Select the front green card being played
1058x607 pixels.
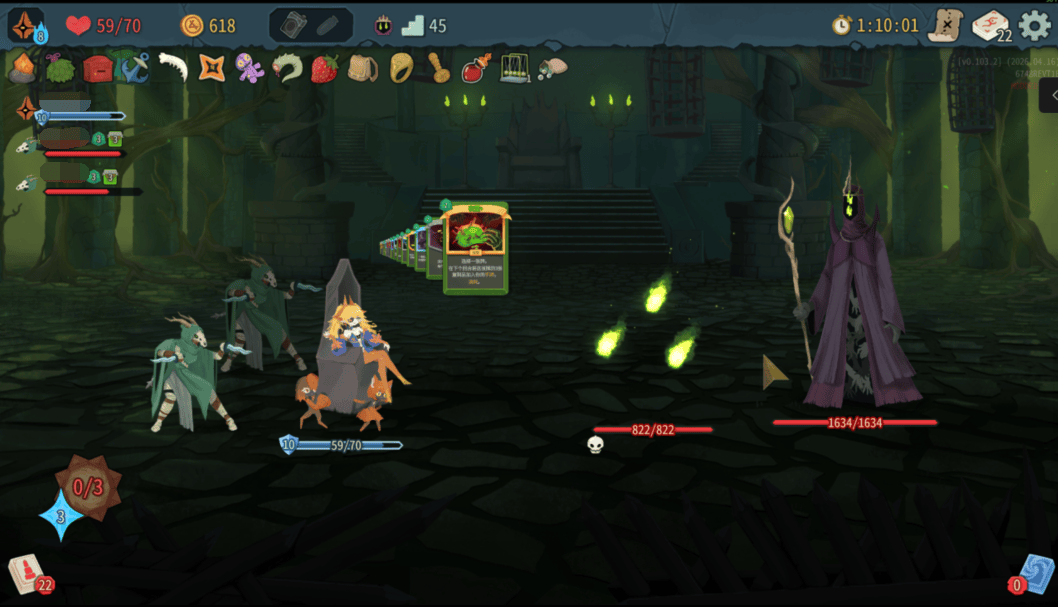click(x=475, y=248)
